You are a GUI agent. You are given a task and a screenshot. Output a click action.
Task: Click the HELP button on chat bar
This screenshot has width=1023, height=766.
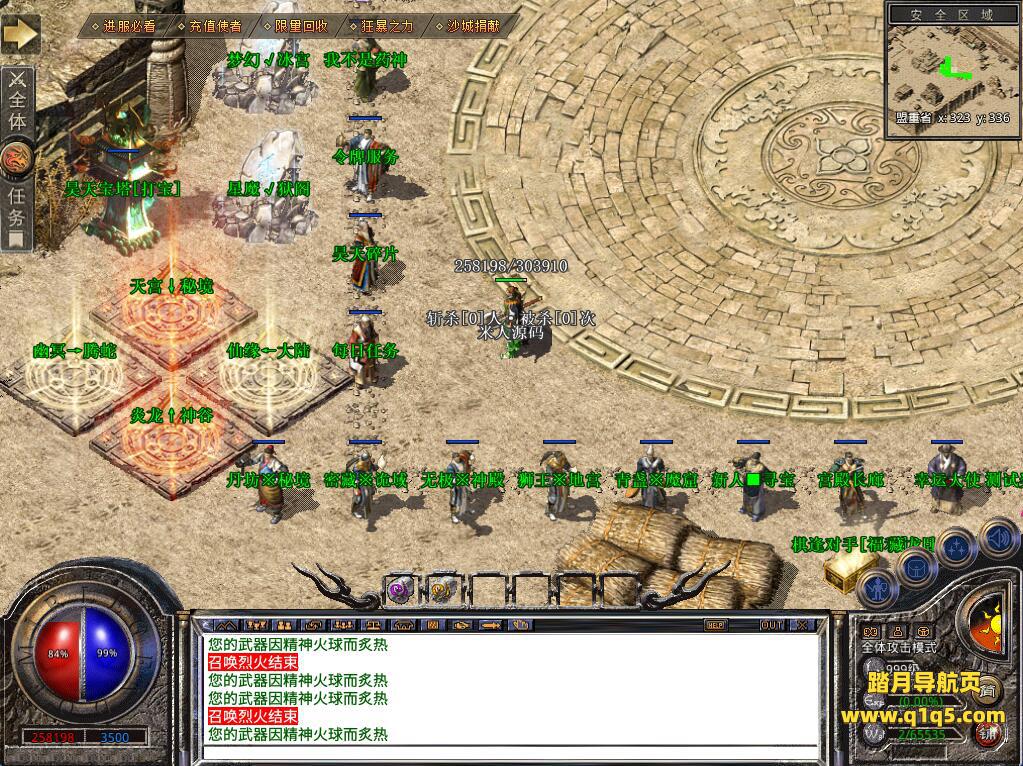[715, 625]
